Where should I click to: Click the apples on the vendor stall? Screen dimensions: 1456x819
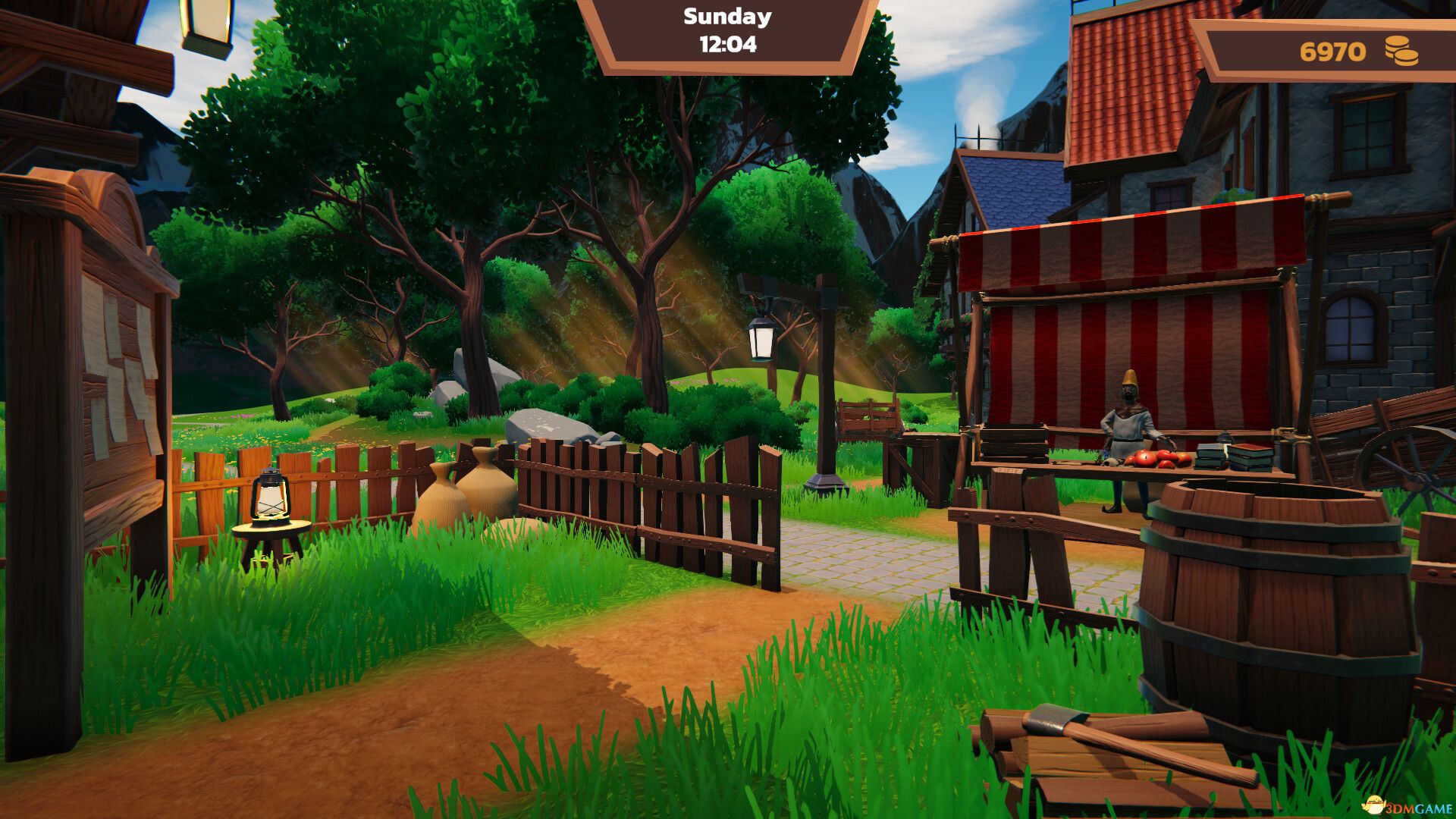coord(1154,459)
